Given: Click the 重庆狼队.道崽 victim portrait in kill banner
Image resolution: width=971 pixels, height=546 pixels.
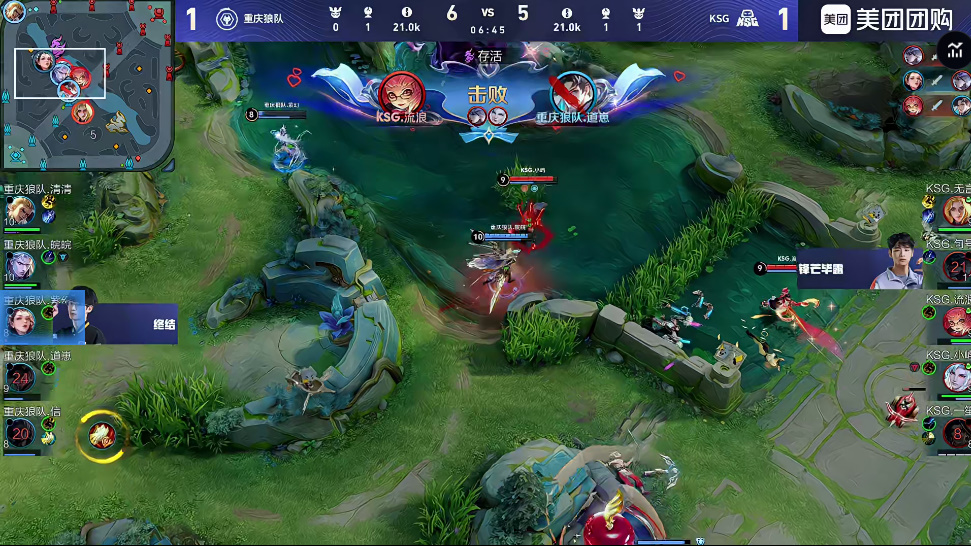Looking at the screenshot, I should 572,93.
